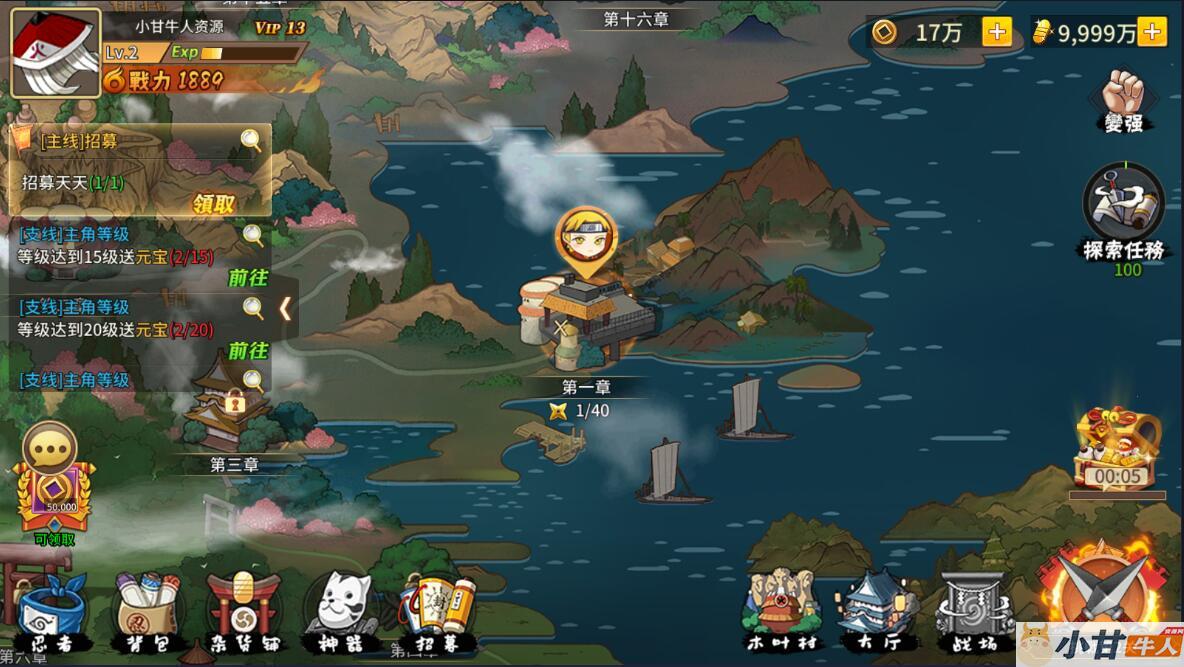Add more gold coins with the plus button
The height and width of the screenshot is (667, 1184).
click(997, 32)
